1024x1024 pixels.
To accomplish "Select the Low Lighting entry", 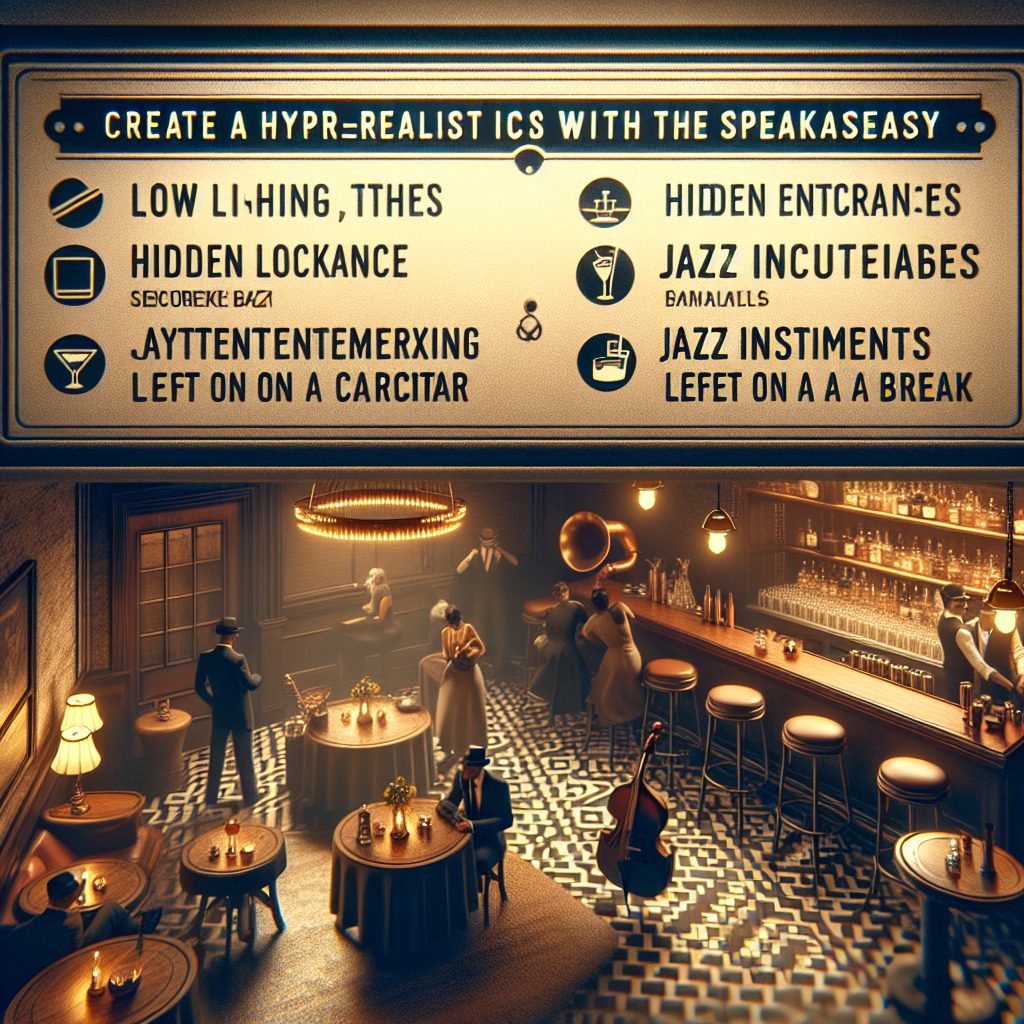I will point(286,200).
